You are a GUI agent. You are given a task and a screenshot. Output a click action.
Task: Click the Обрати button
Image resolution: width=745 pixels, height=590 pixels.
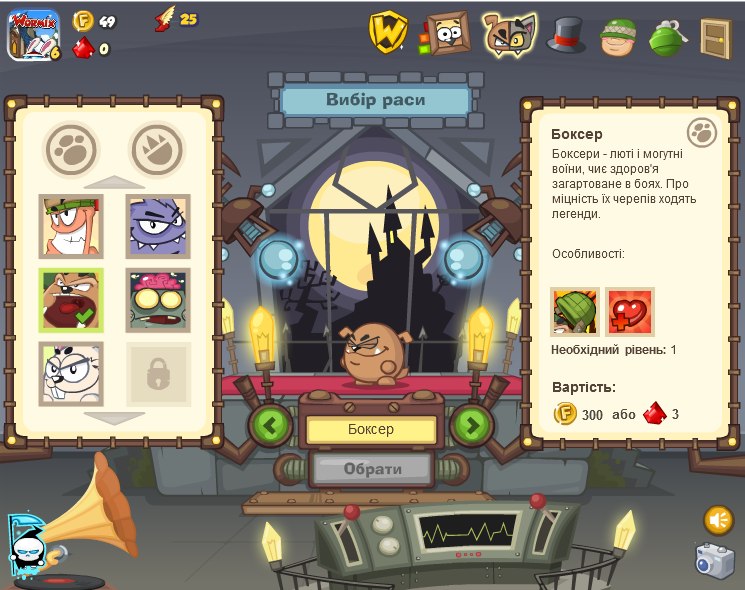point(372,468)
